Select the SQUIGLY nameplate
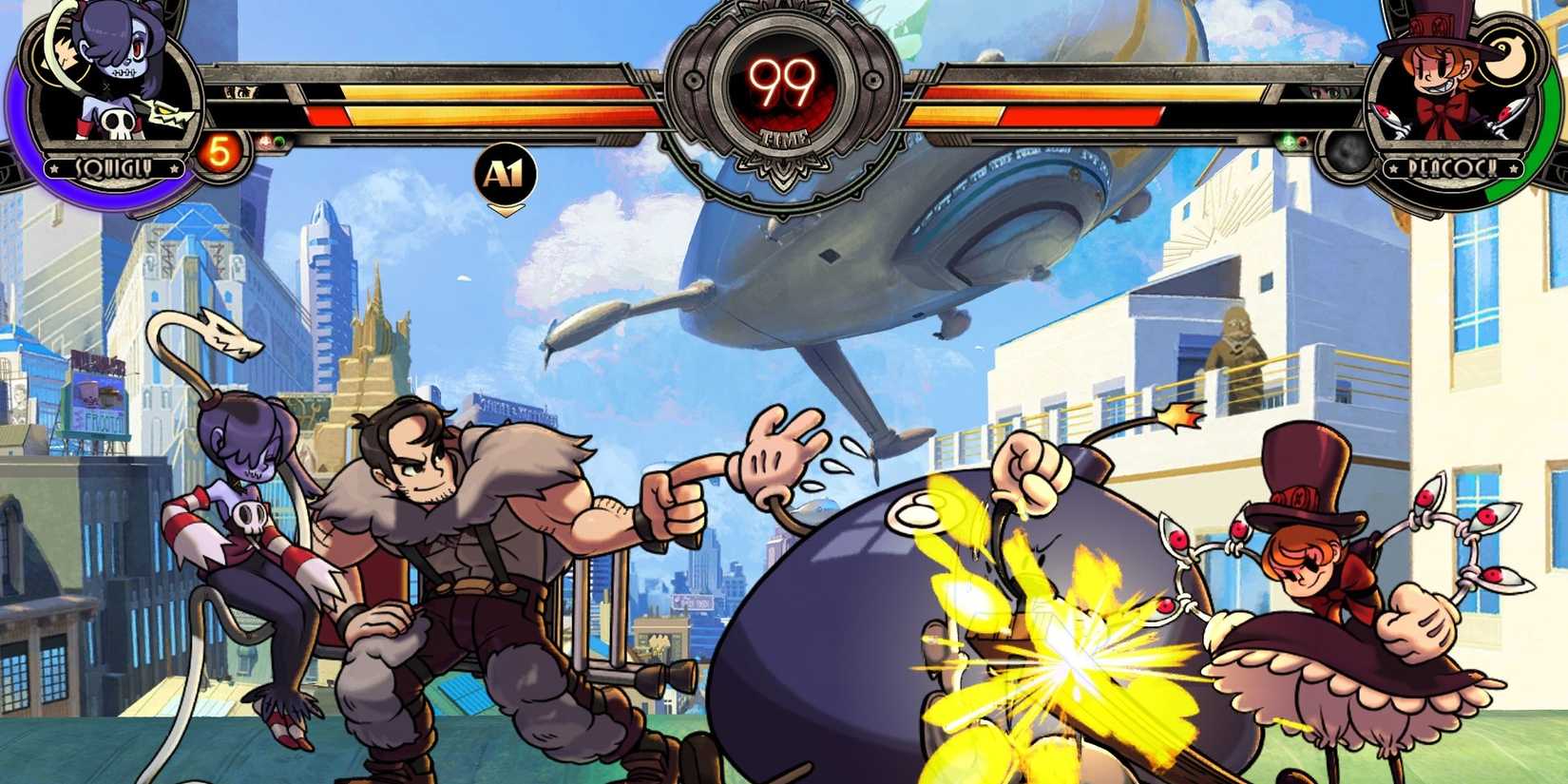This screenshot has width=1568, height=784. pyautogui.click(x=114, y=167)
